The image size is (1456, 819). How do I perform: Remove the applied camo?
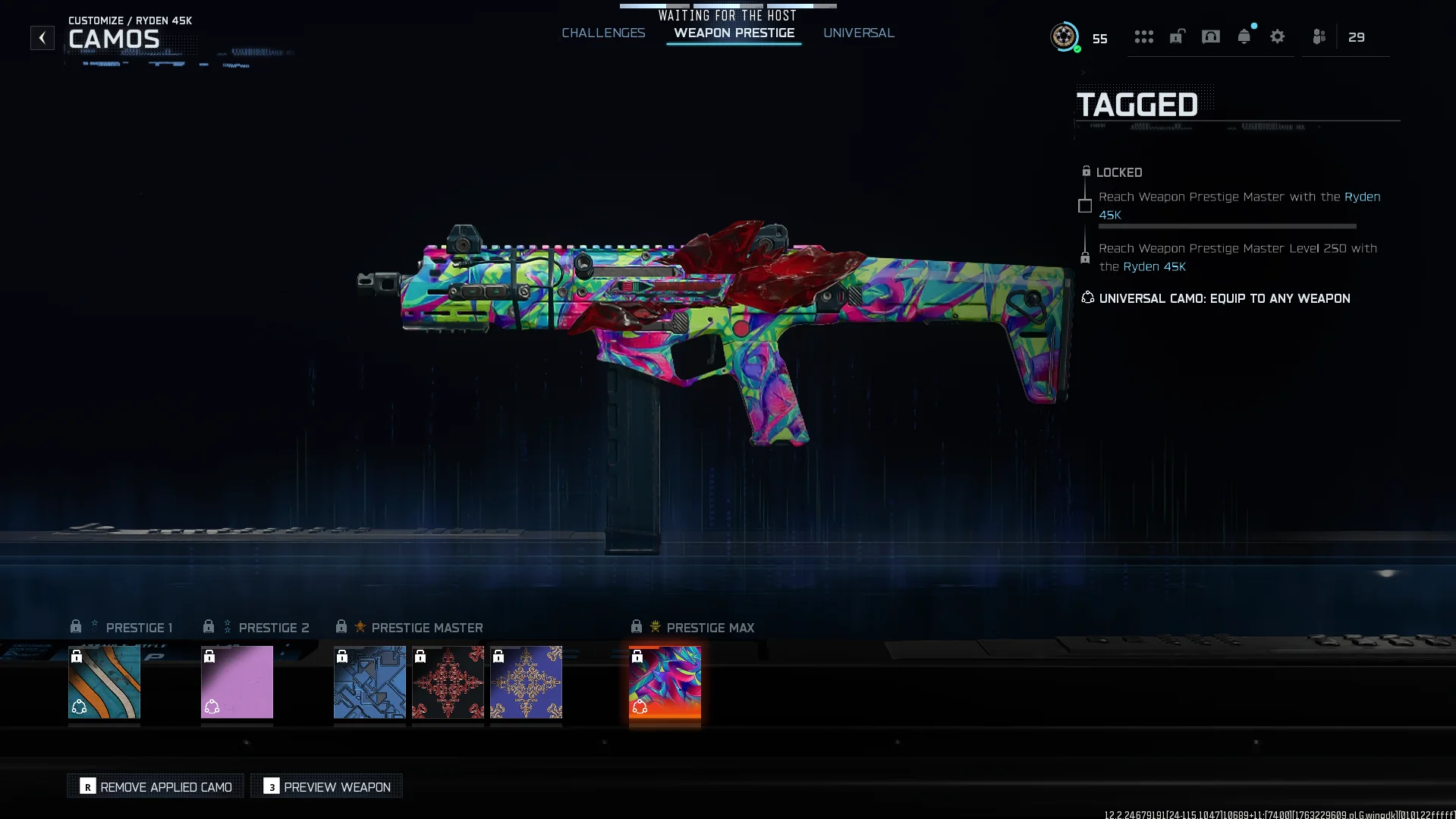coord(156,786)
